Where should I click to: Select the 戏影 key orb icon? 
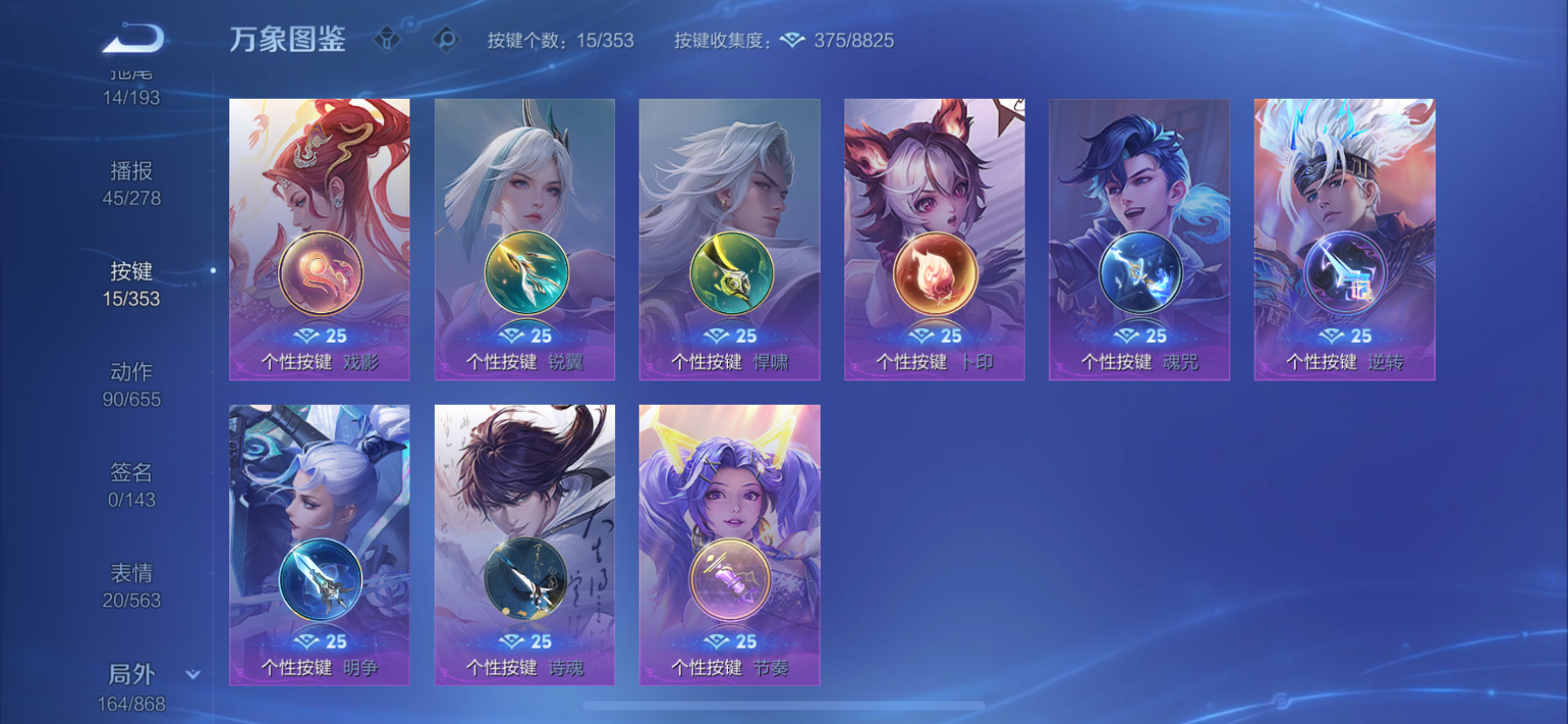pyautogui.click(x=318, y=272)
